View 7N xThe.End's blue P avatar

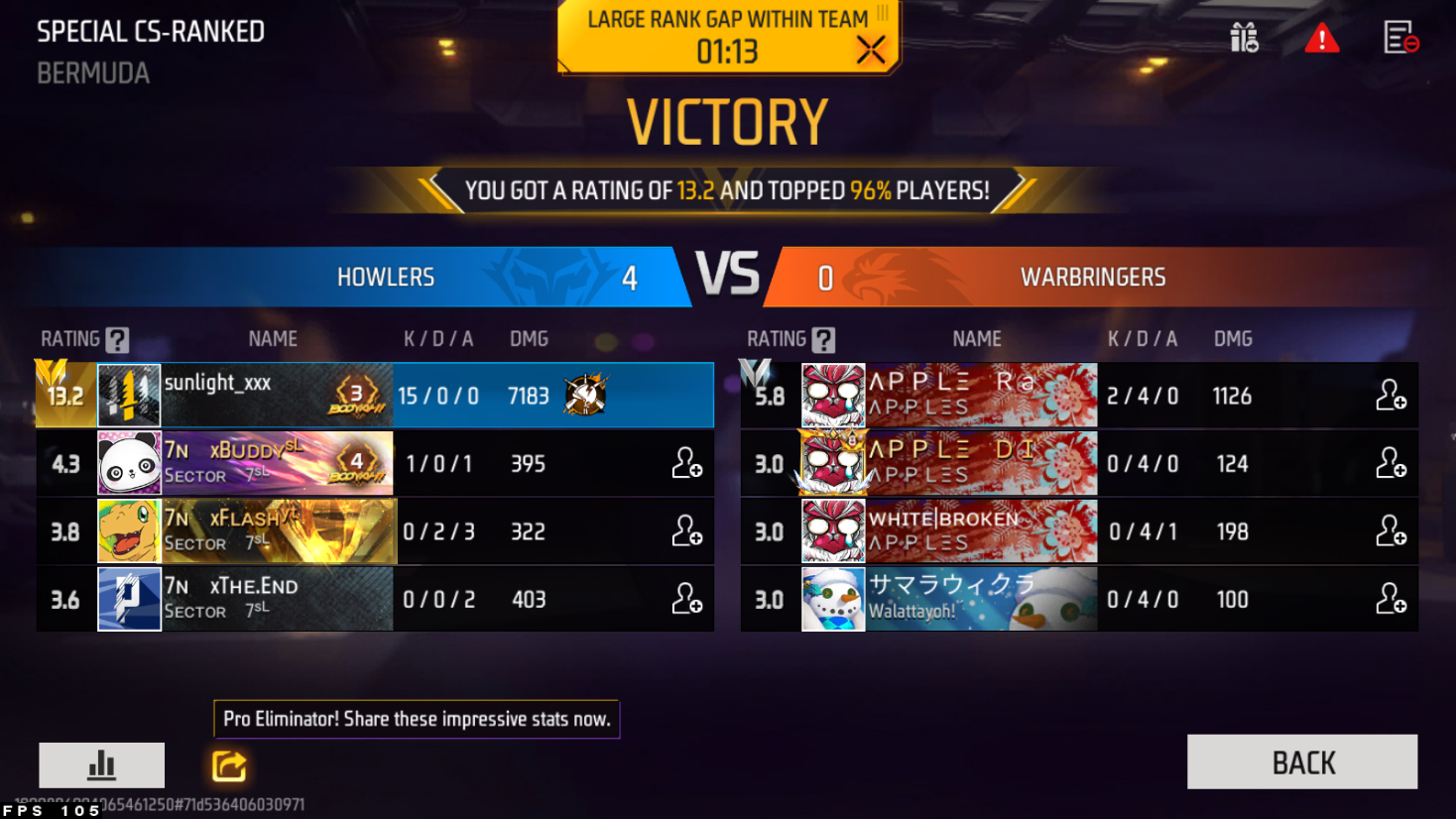129,599
